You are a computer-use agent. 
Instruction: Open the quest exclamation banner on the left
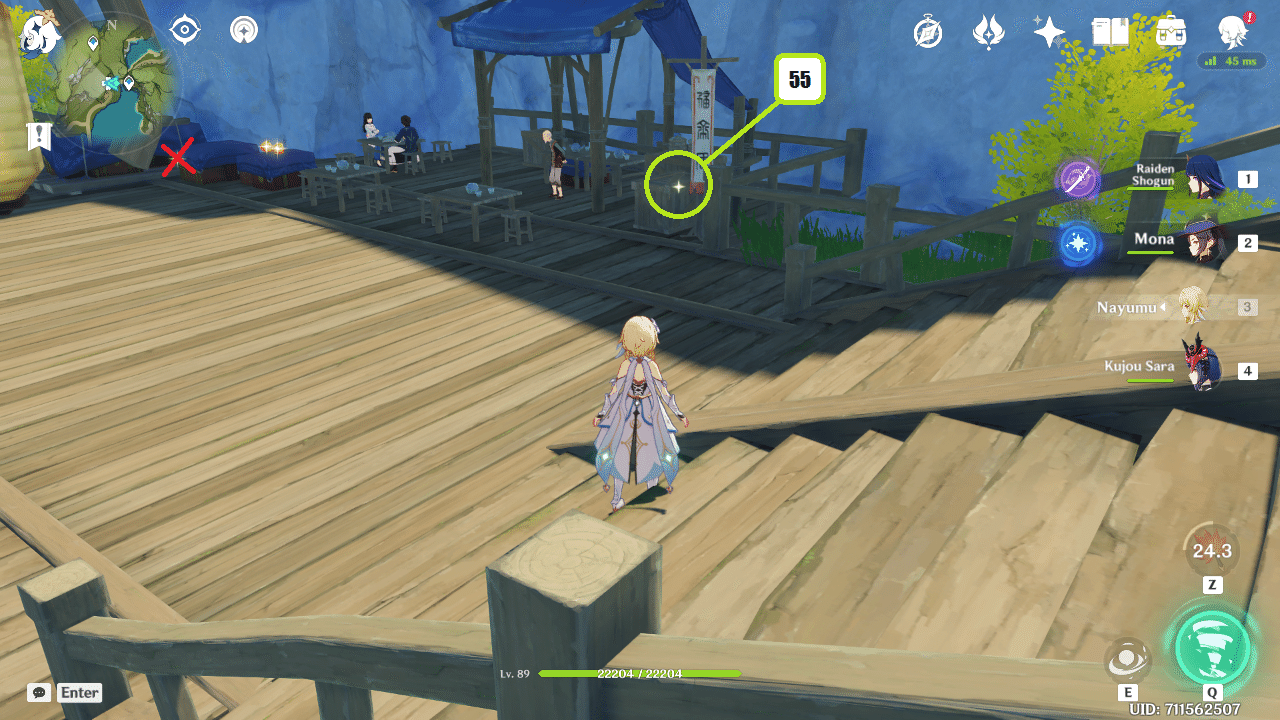coord(38,137)
